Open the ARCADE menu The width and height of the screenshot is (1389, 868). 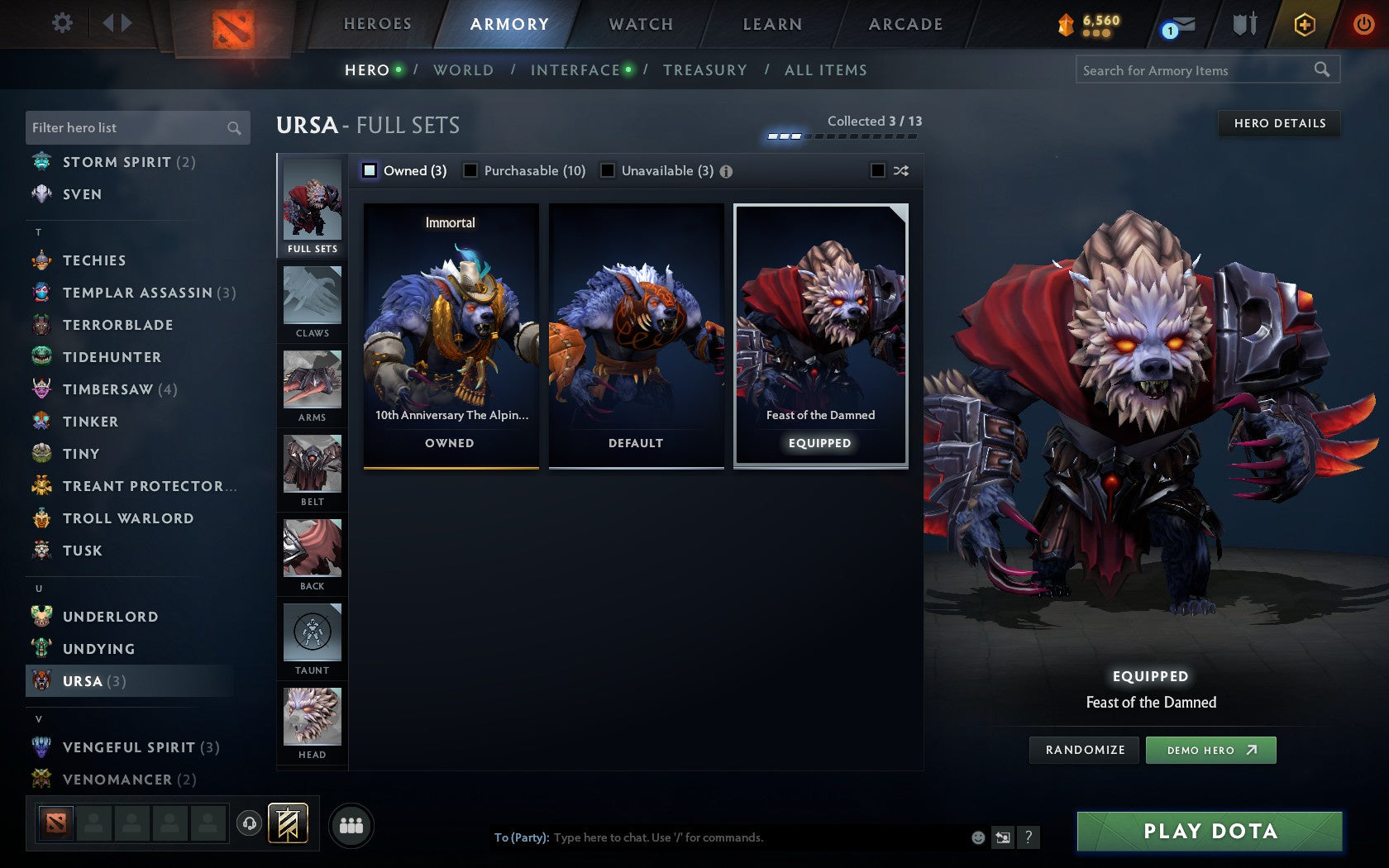(x=904, y=24)
